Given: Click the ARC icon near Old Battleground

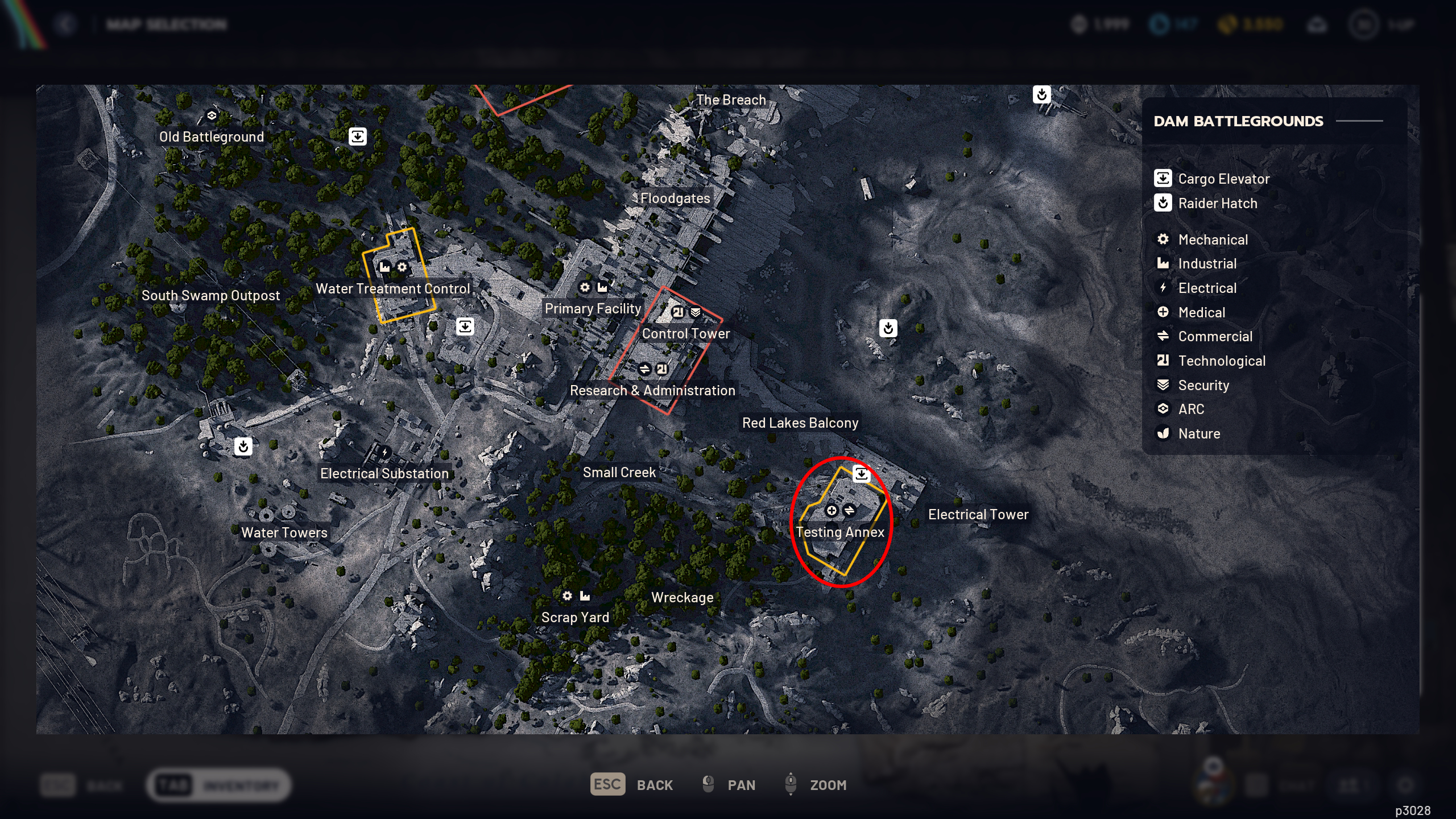Looking at the screenshot, I should pyautogui.click(x=212, y=115).
